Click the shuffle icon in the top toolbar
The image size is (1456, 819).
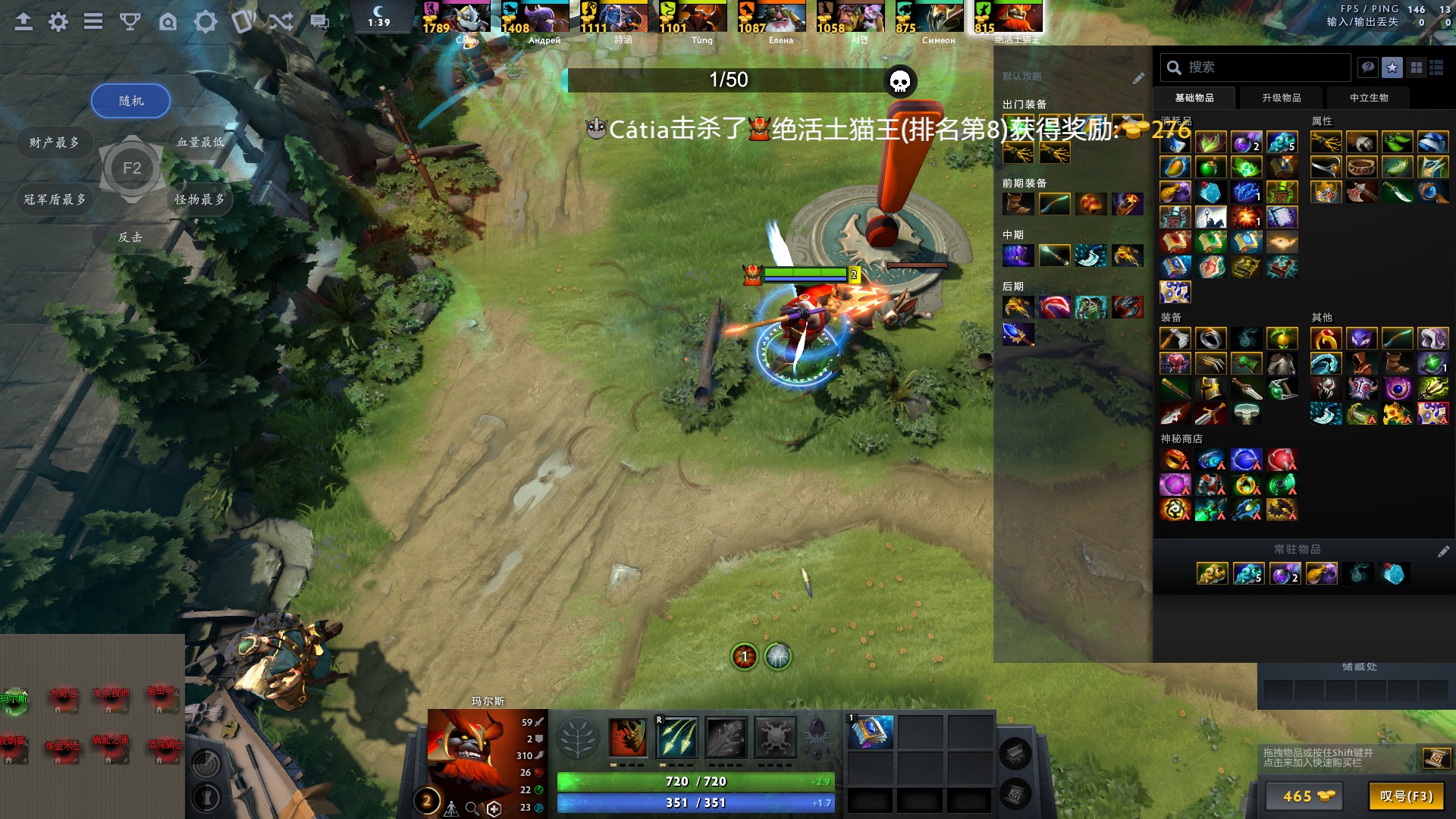(280, 22)
